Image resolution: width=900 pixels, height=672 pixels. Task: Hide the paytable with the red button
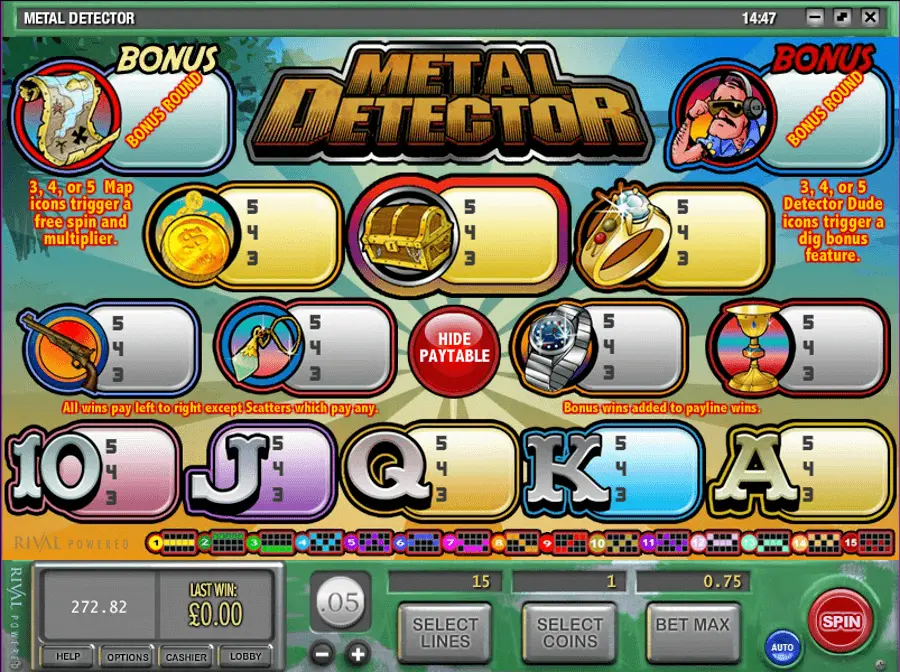point(454,347)
